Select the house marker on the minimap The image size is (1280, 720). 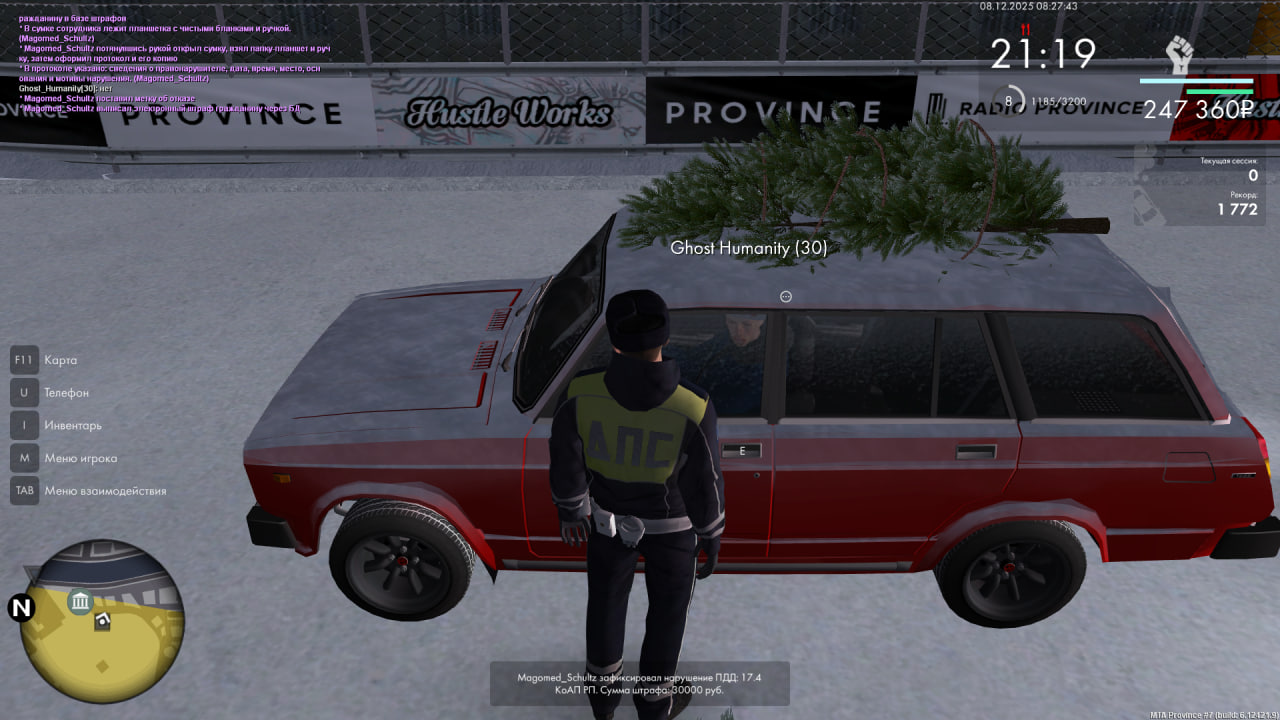coord(102,621)
